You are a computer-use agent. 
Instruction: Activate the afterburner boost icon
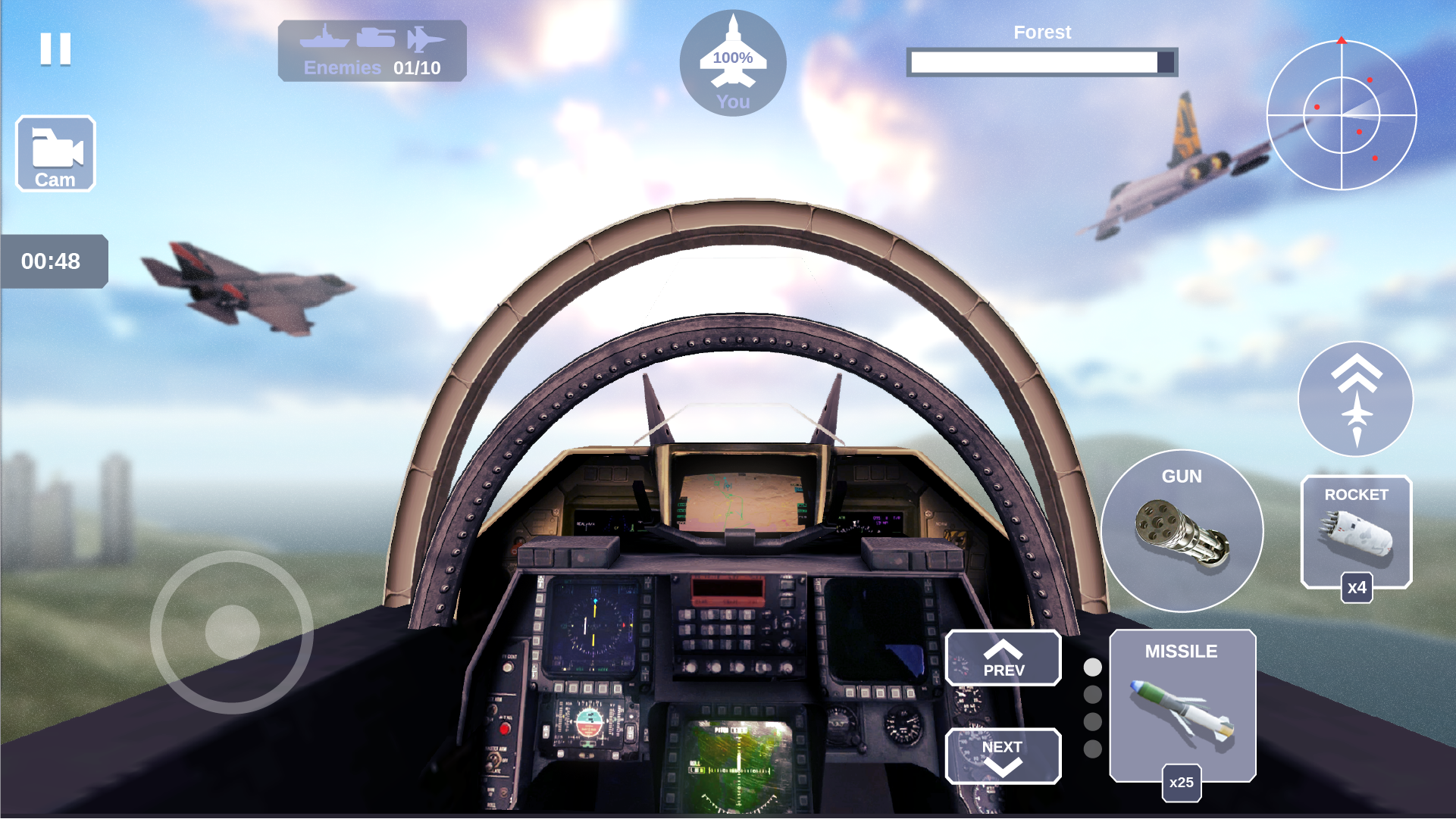click(x=1354, y=399)
